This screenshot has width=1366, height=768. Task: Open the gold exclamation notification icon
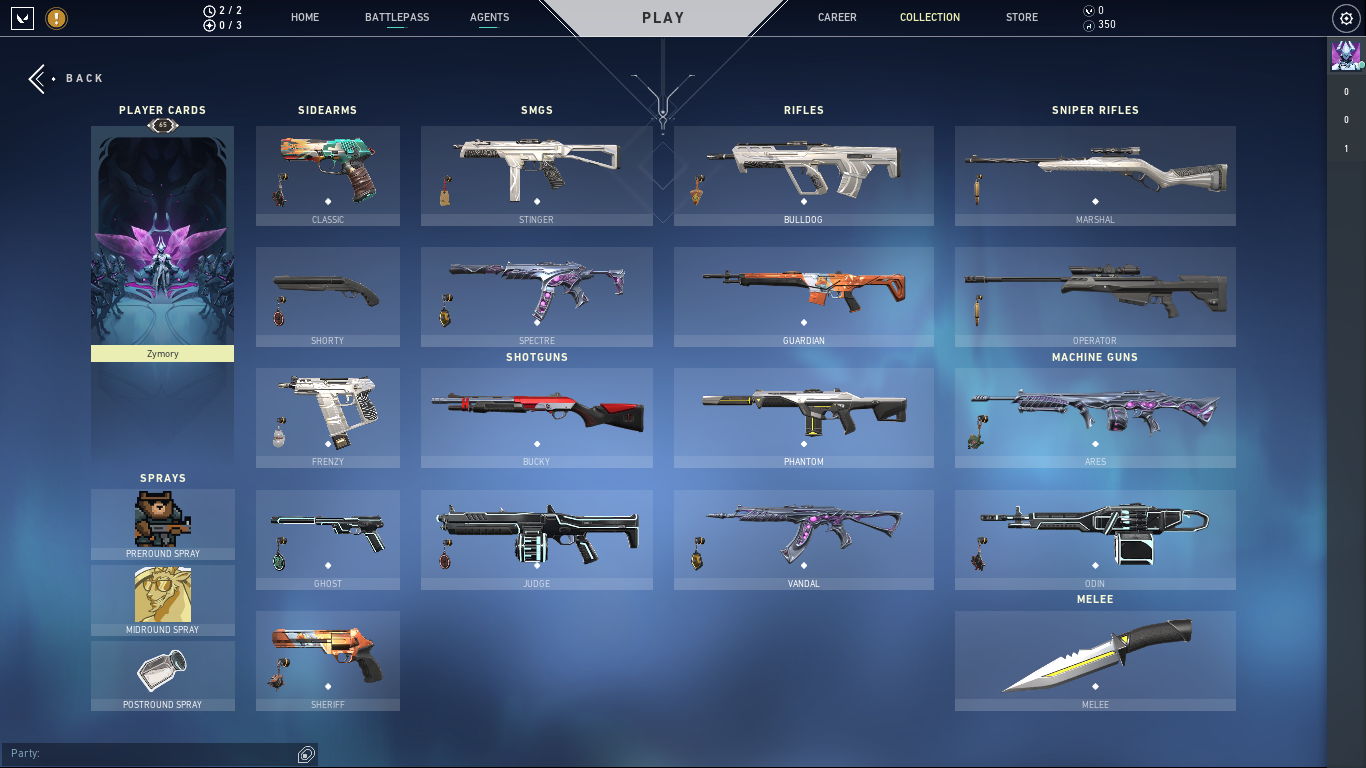tap(57, 18)
